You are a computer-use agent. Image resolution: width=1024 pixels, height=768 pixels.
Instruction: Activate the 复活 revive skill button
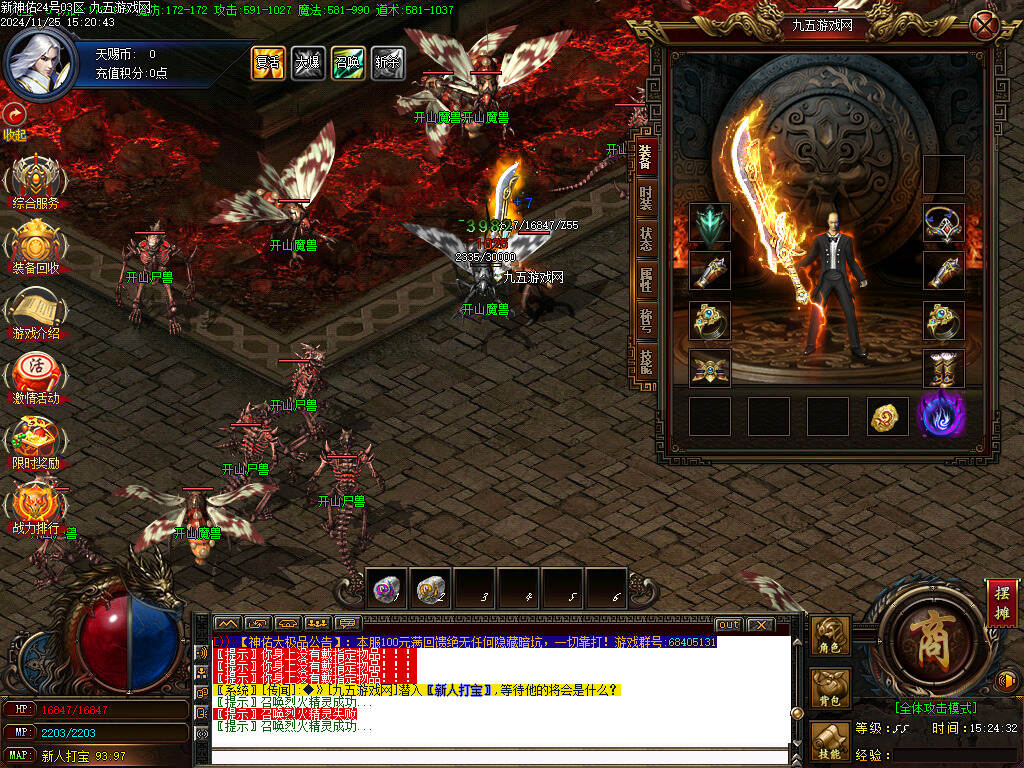267,63
